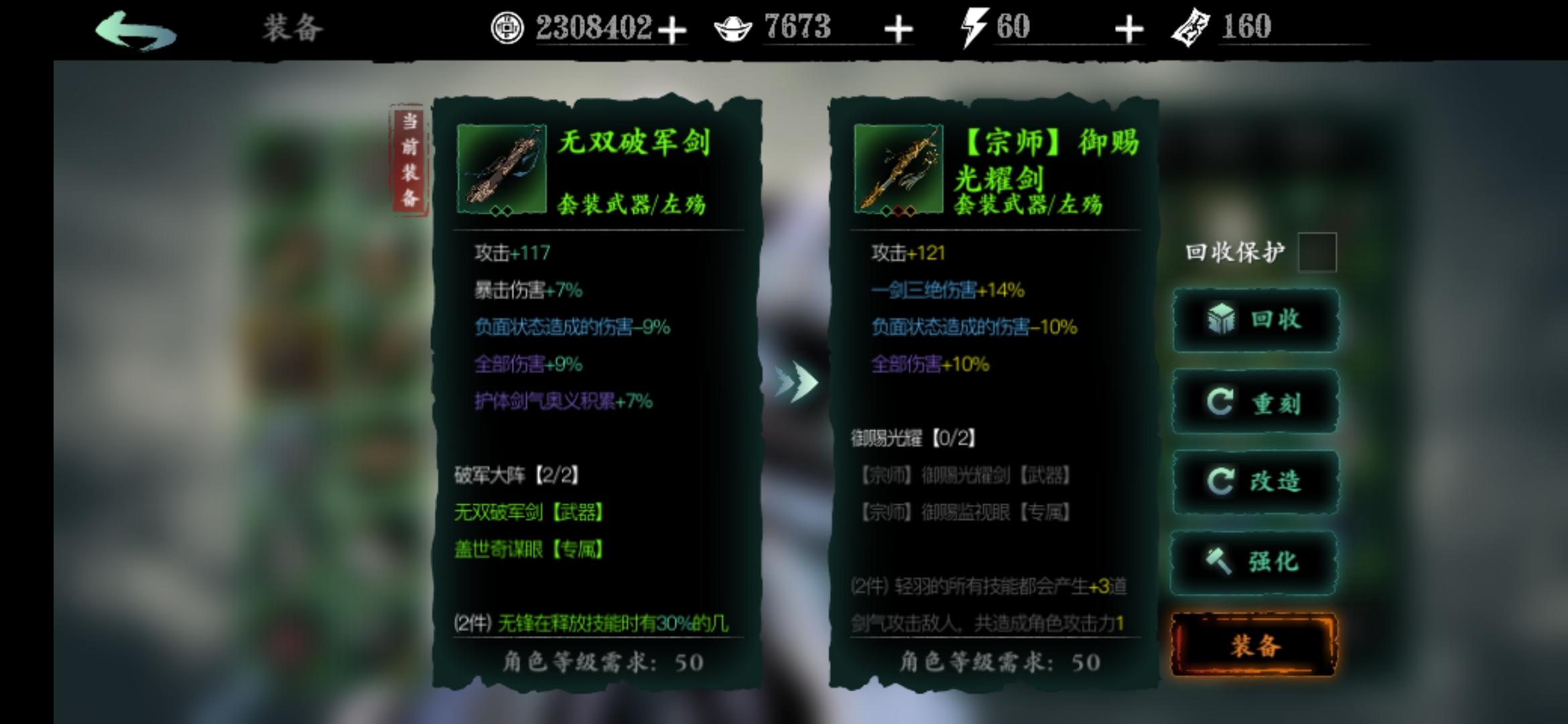Tap the plus next to the energy counter
This screenshot has width=1568, height=724.
tap(1128, 28)
